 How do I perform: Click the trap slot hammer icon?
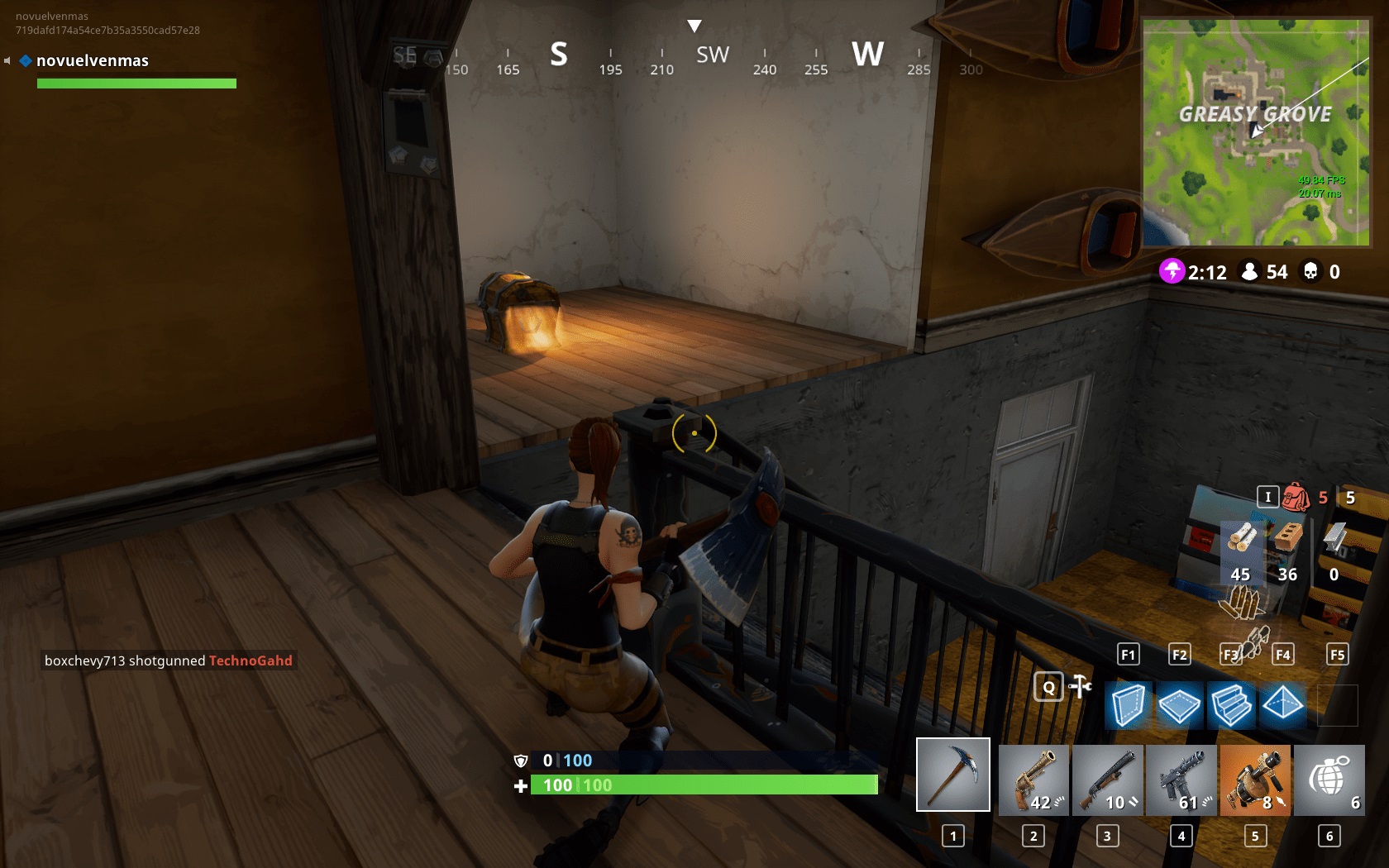click(x=1079, y=687)
